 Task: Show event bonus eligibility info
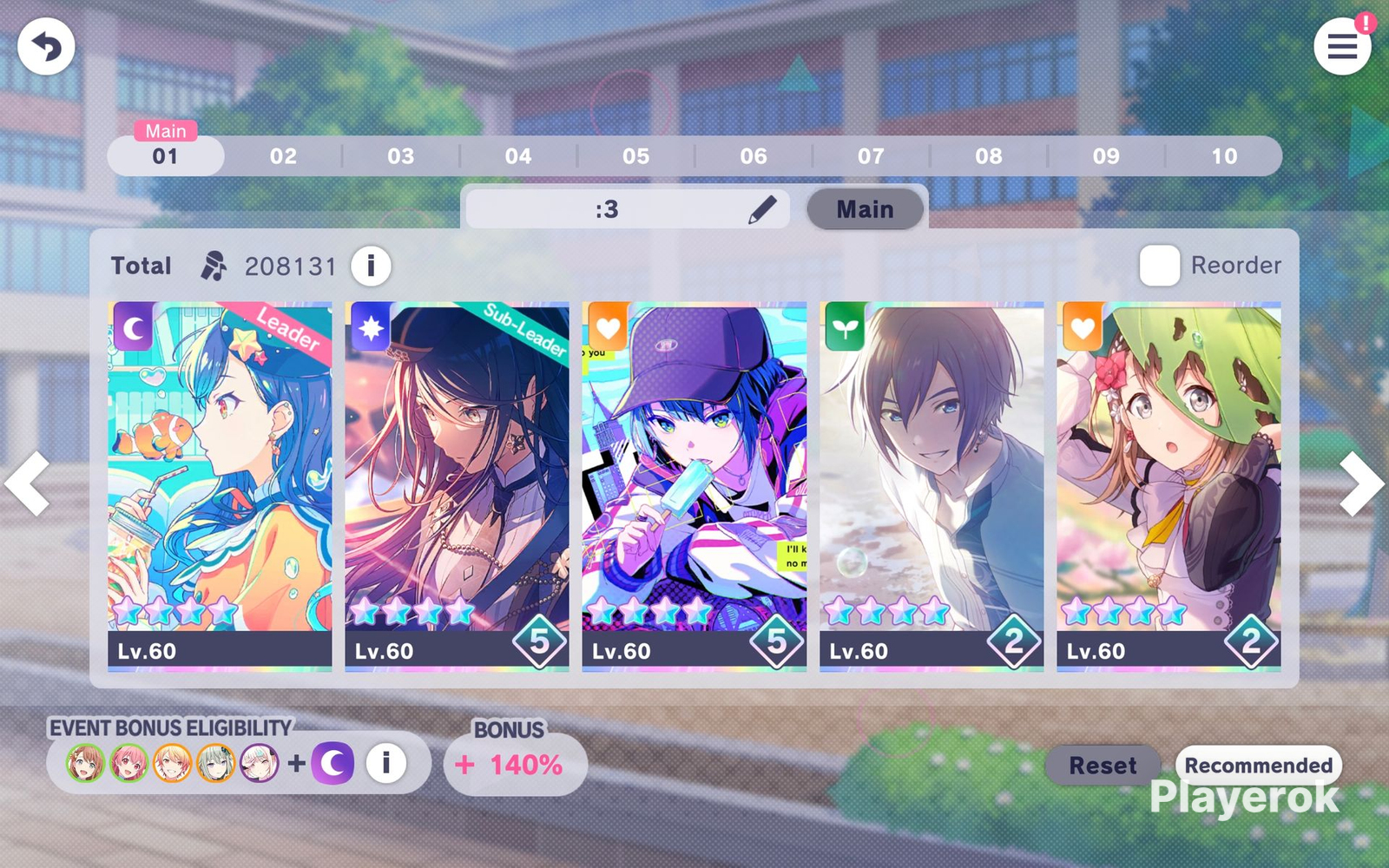[386, 763]
